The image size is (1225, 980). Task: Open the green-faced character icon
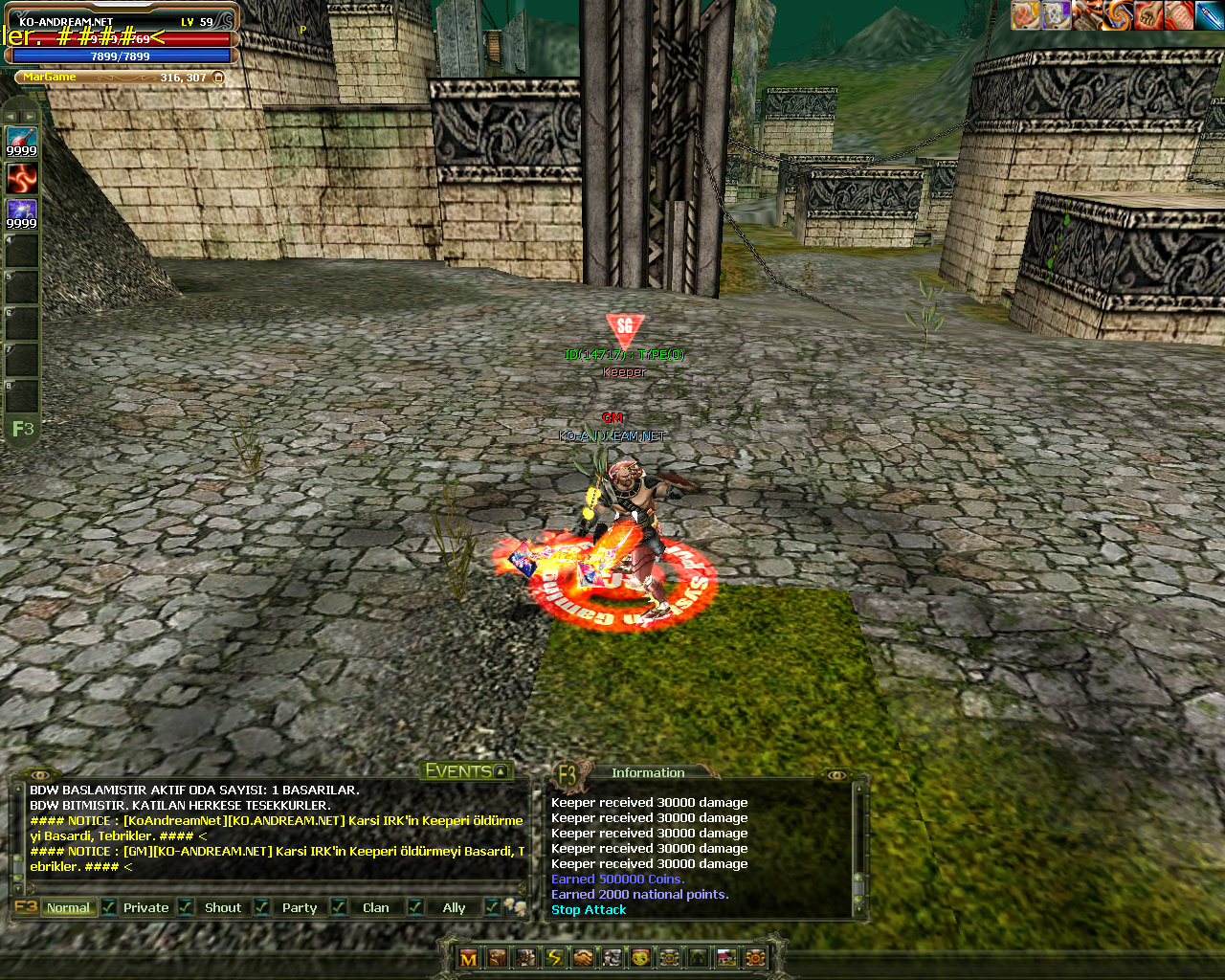point(640,958)
